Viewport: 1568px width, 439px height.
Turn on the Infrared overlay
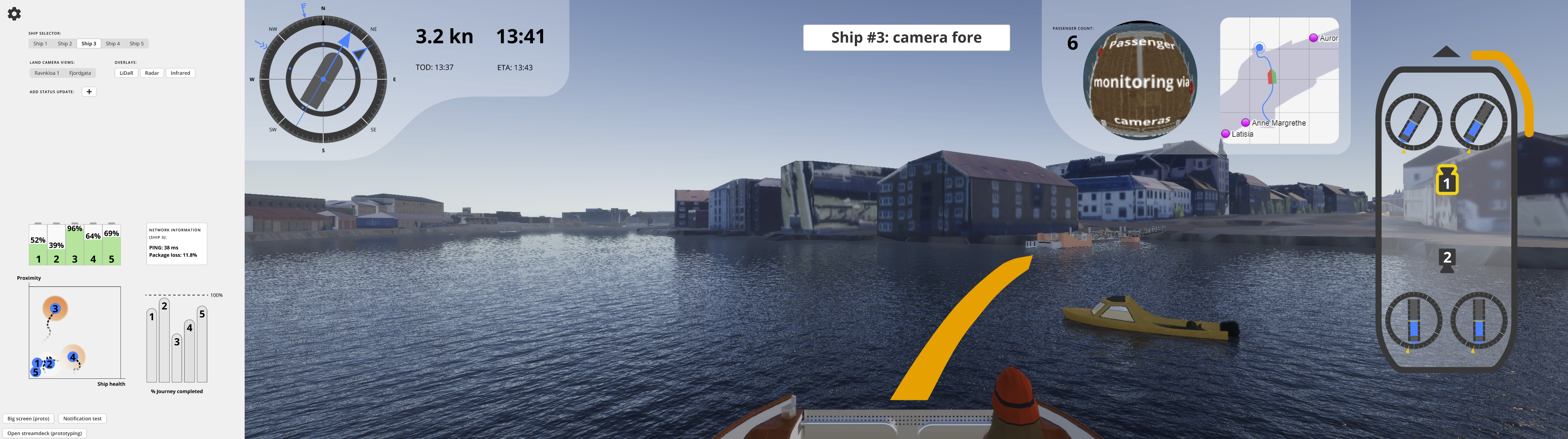180,73
